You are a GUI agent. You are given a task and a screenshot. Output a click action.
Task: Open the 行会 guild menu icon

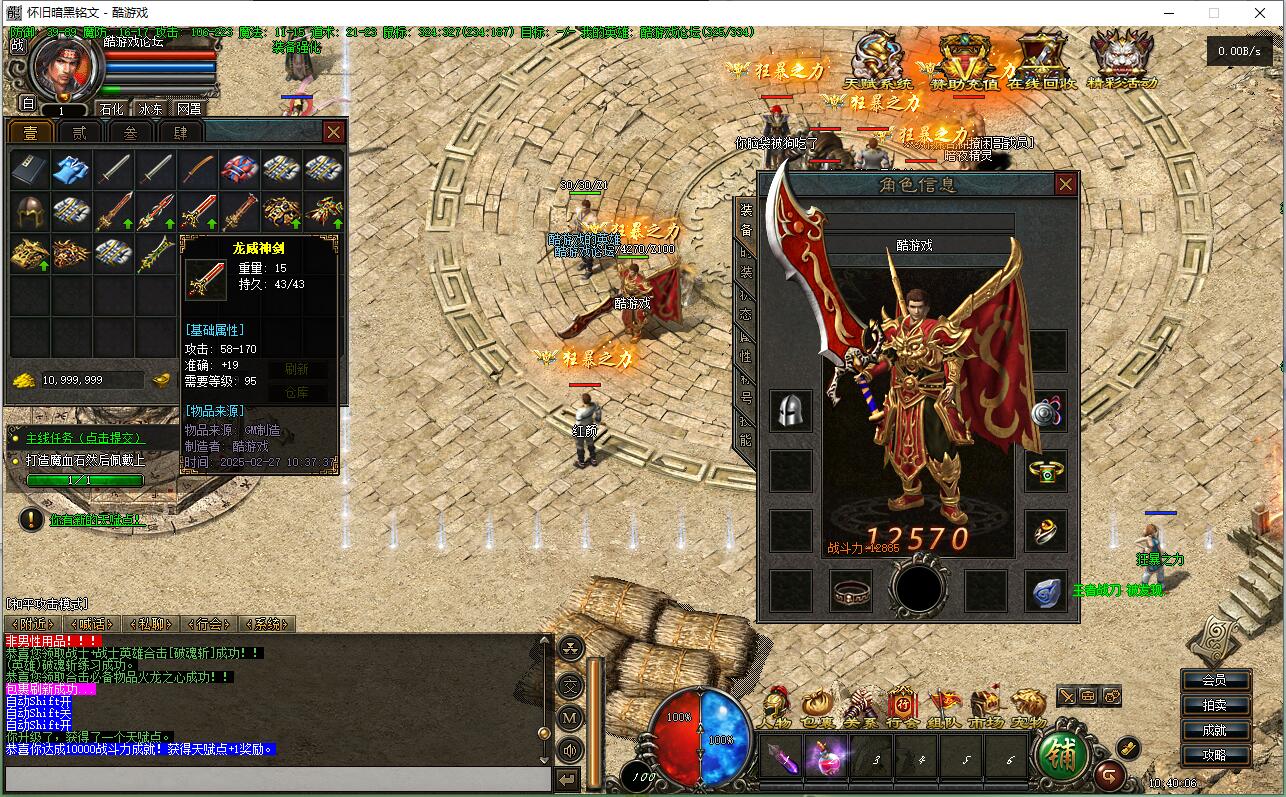[x=902, y=707]
